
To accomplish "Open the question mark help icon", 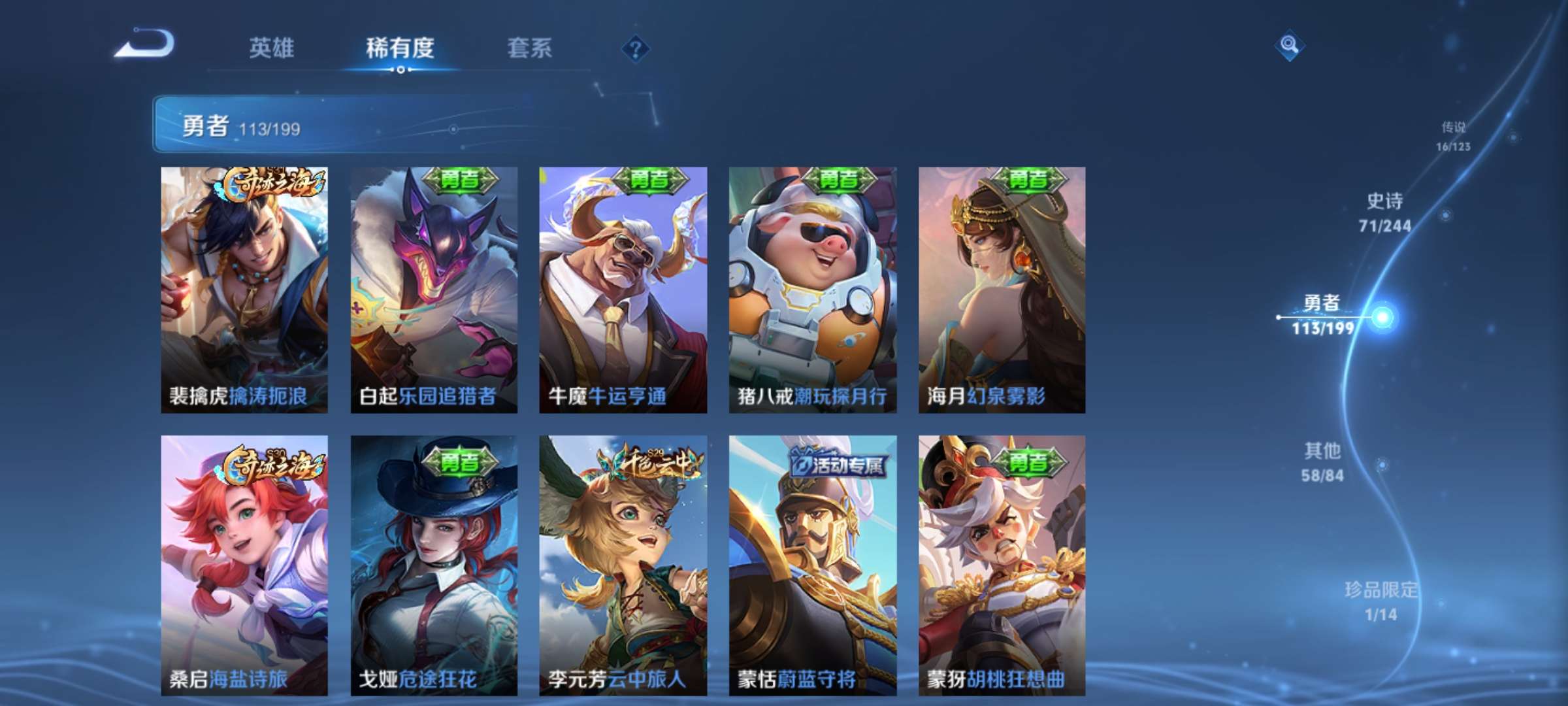I will point(635,48).
